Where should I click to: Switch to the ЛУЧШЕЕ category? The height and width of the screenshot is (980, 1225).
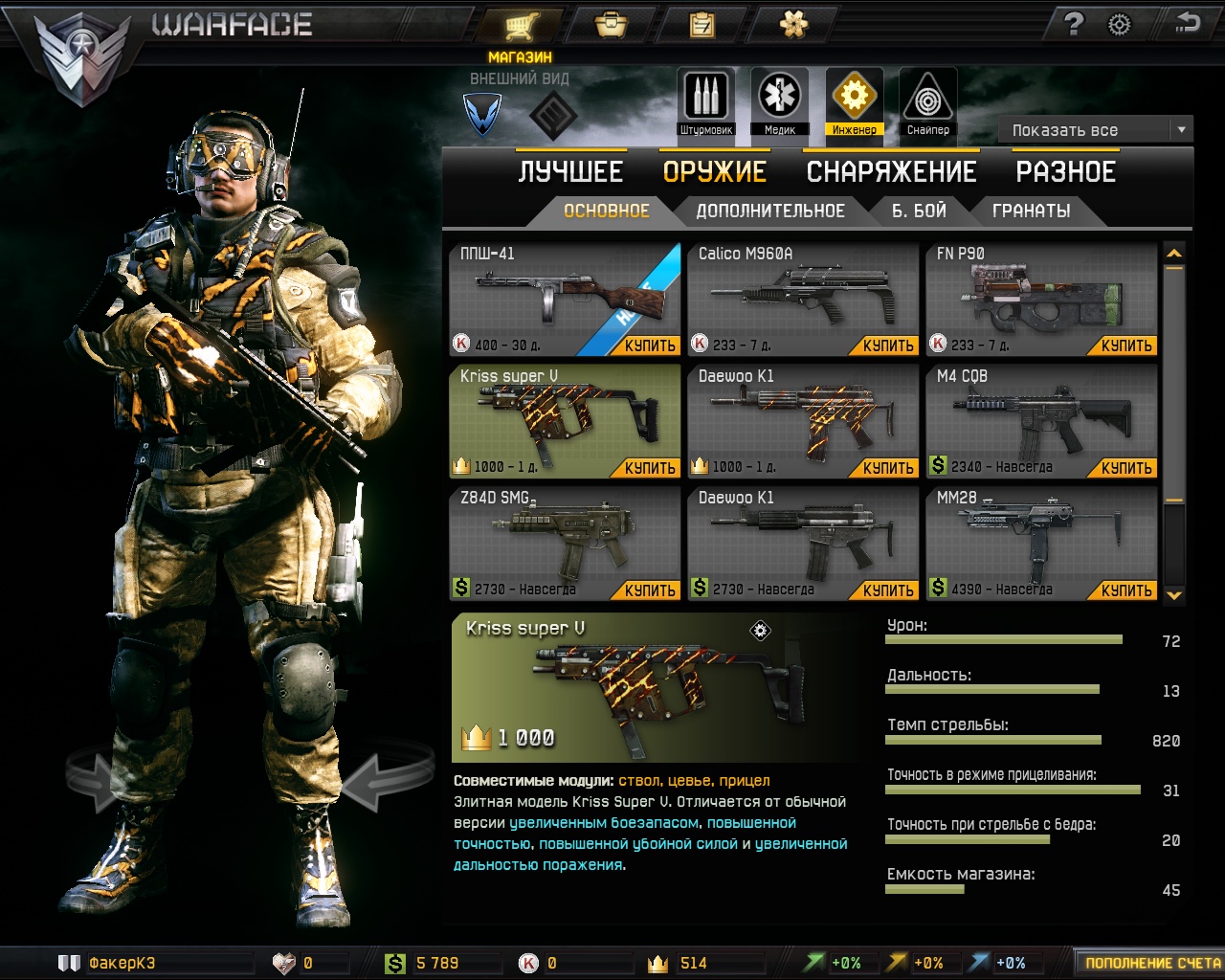pos(570,172)
